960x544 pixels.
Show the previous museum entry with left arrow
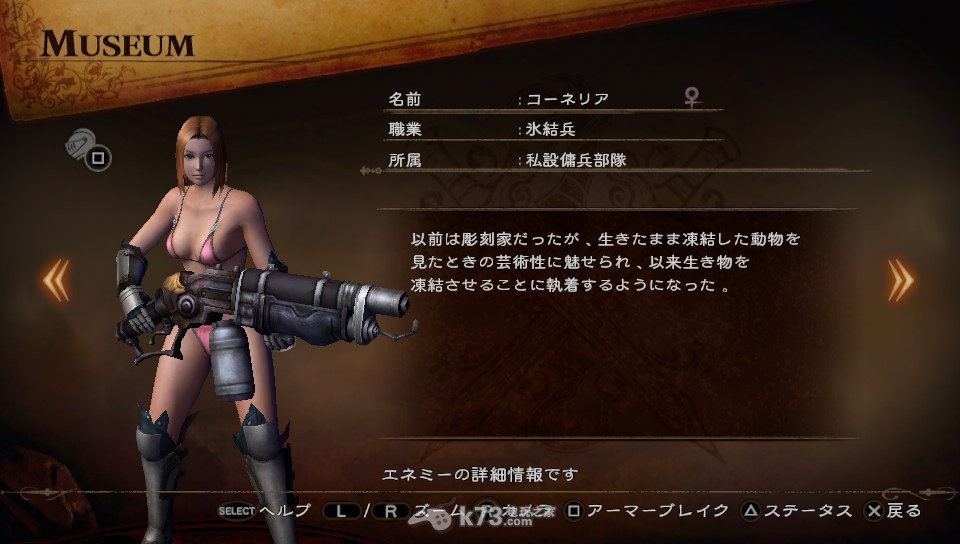(x=55, y=280)
